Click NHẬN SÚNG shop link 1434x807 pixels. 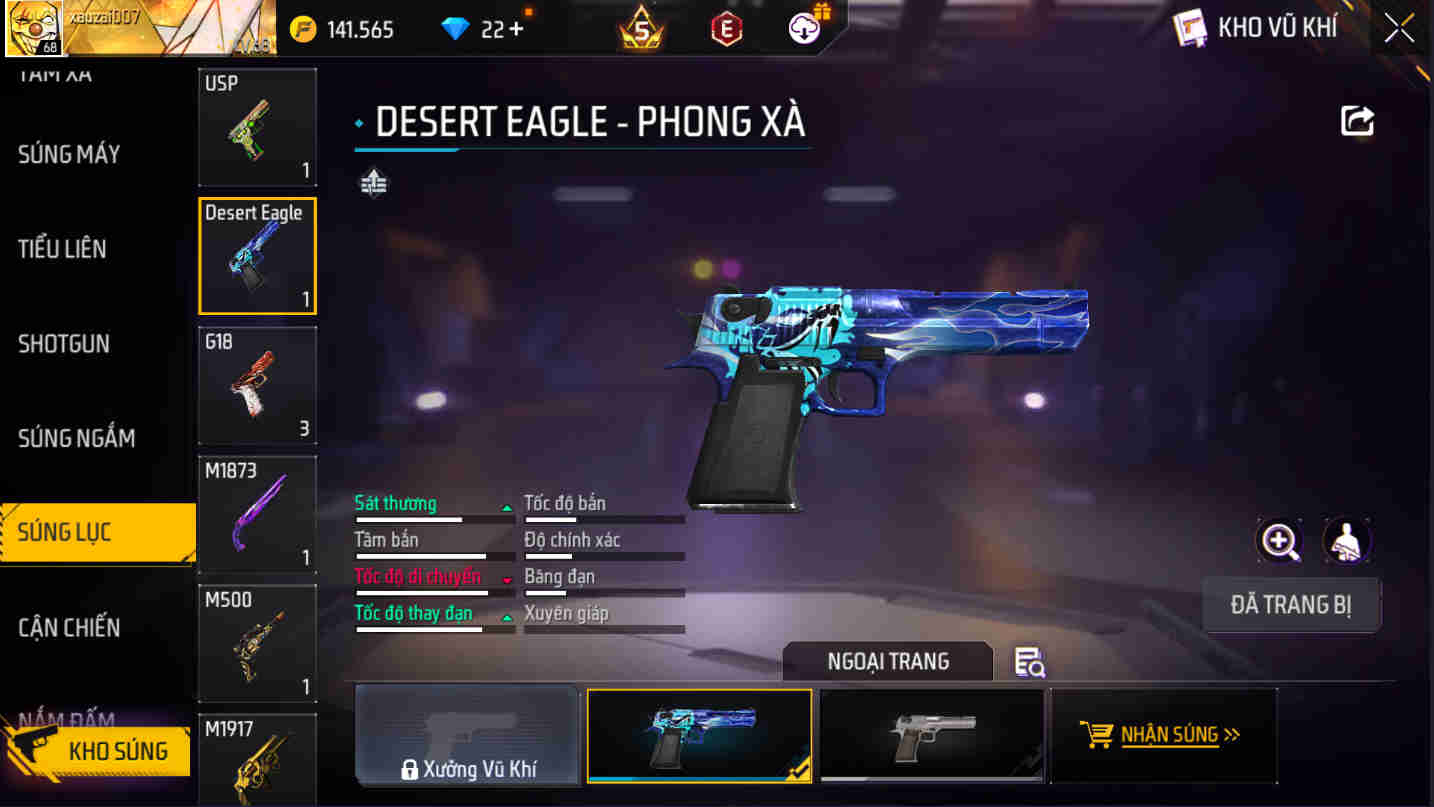[x=1163, y=735]
